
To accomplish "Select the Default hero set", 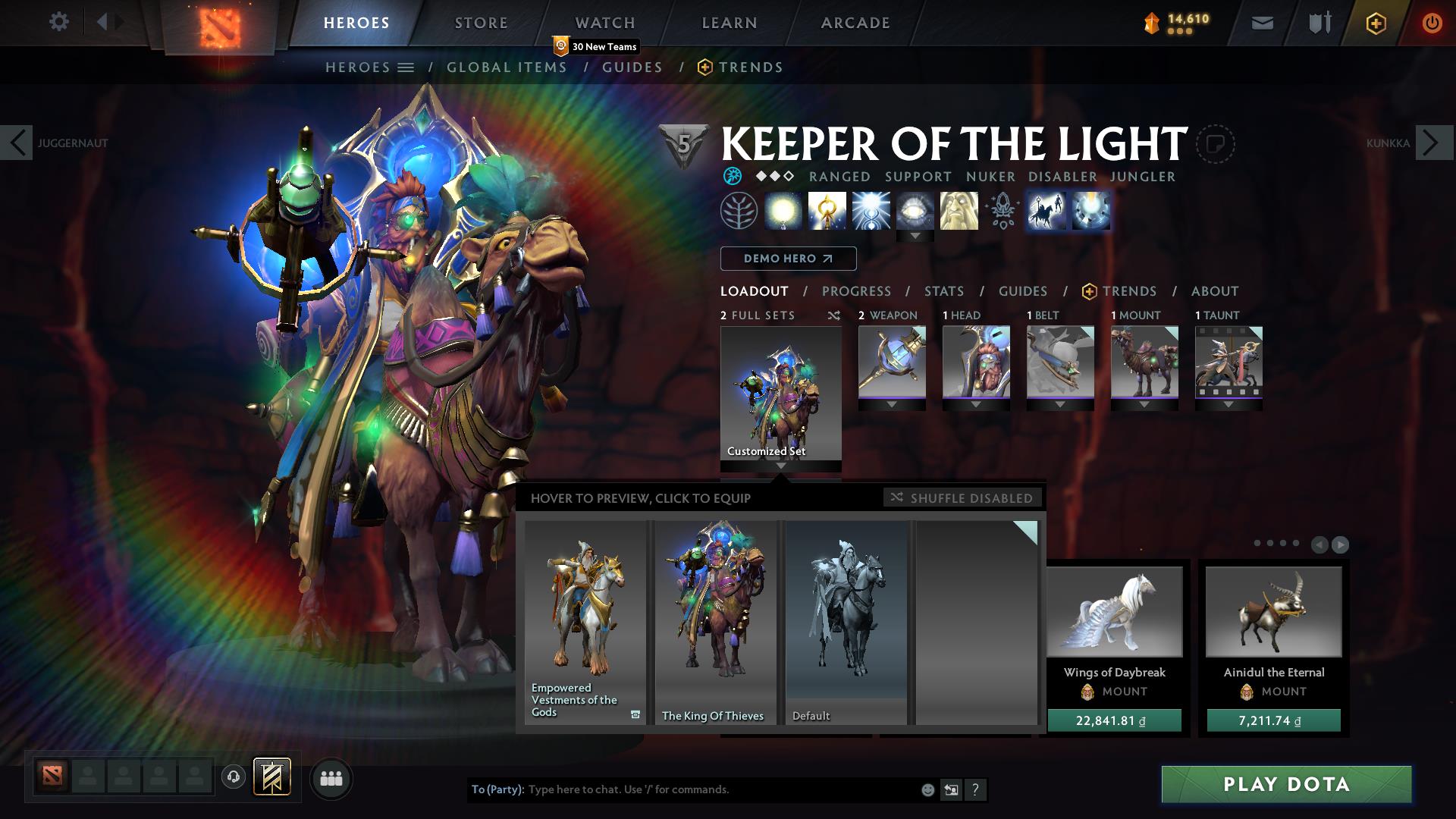I will click(x=846, y=622).
